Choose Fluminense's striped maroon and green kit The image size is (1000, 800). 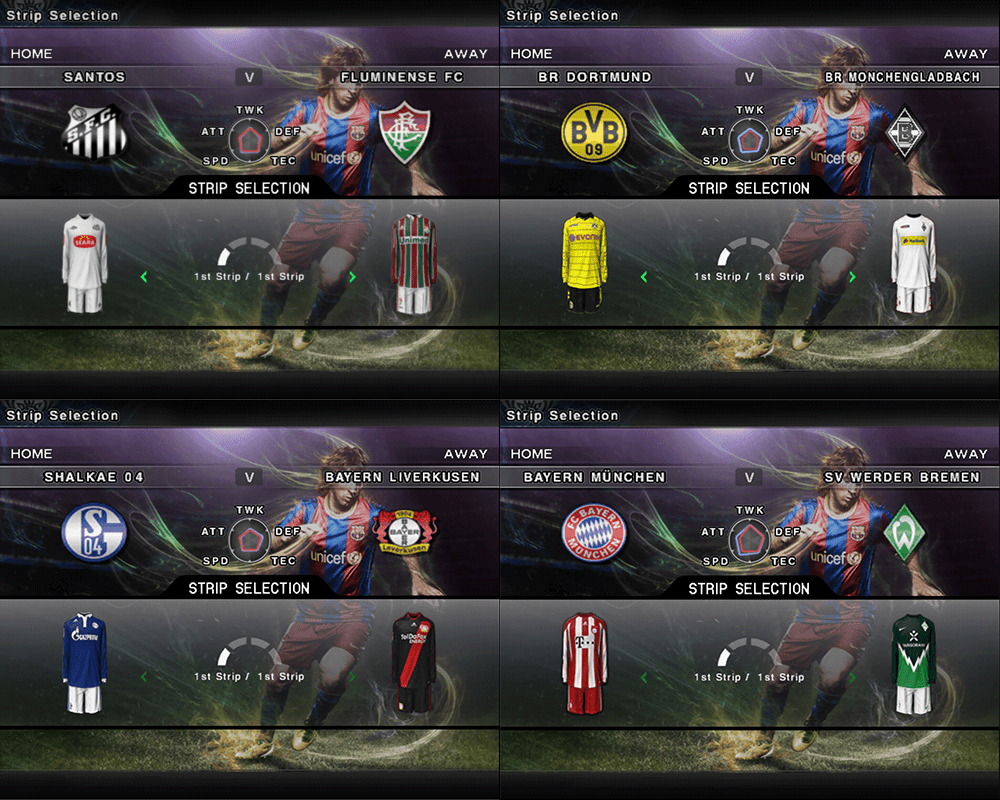[413, 264]
